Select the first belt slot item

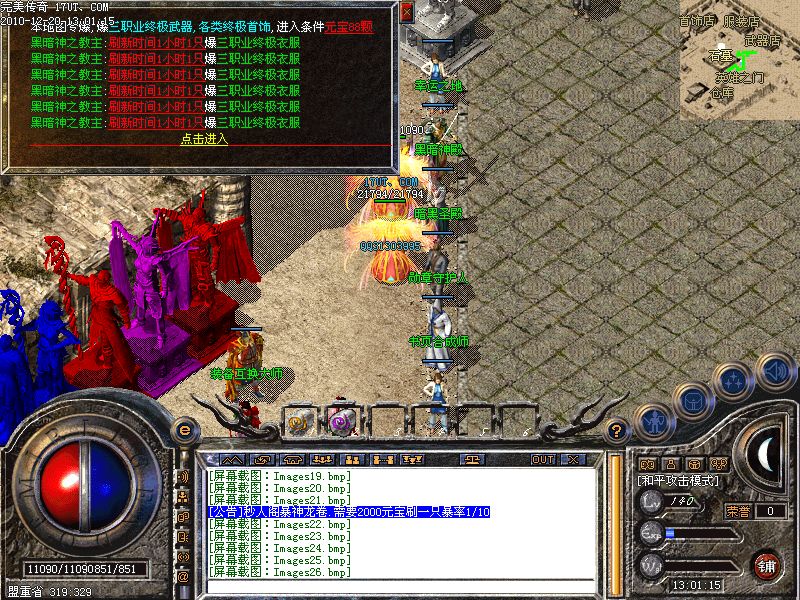[298, 421]
